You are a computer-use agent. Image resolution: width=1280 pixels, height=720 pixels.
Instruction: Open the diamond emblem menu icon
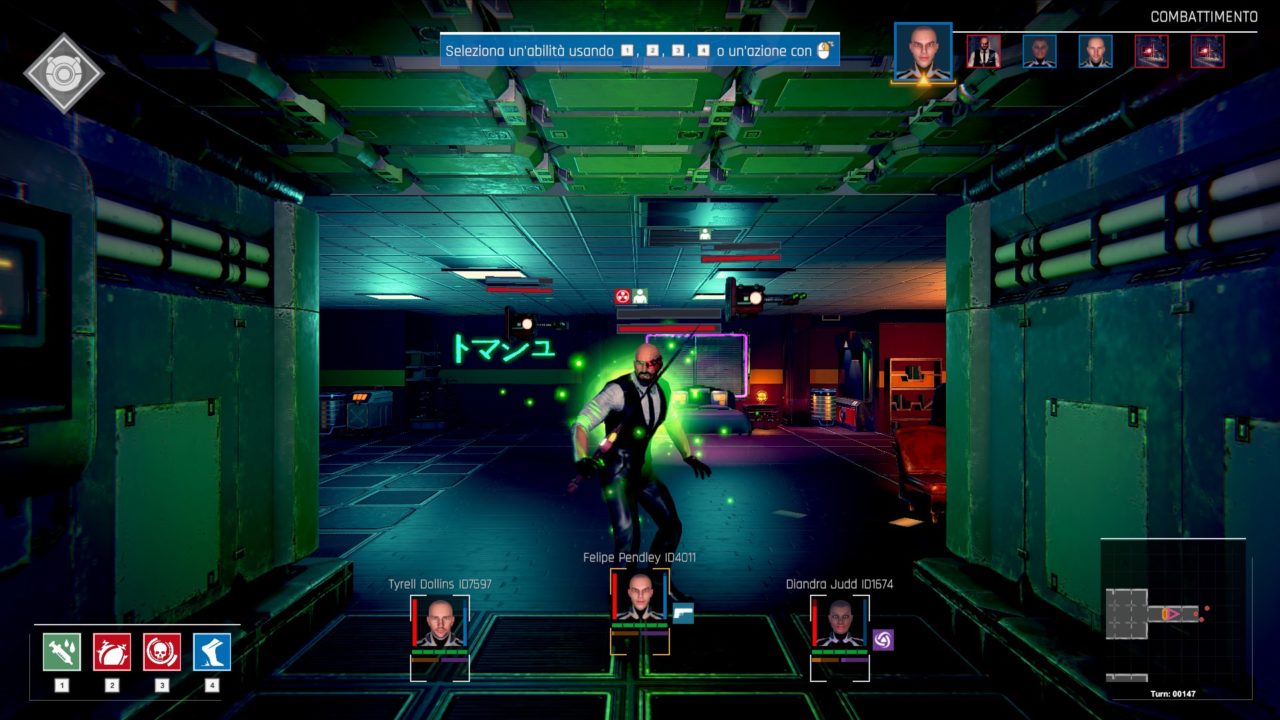(x=64, y=73)
